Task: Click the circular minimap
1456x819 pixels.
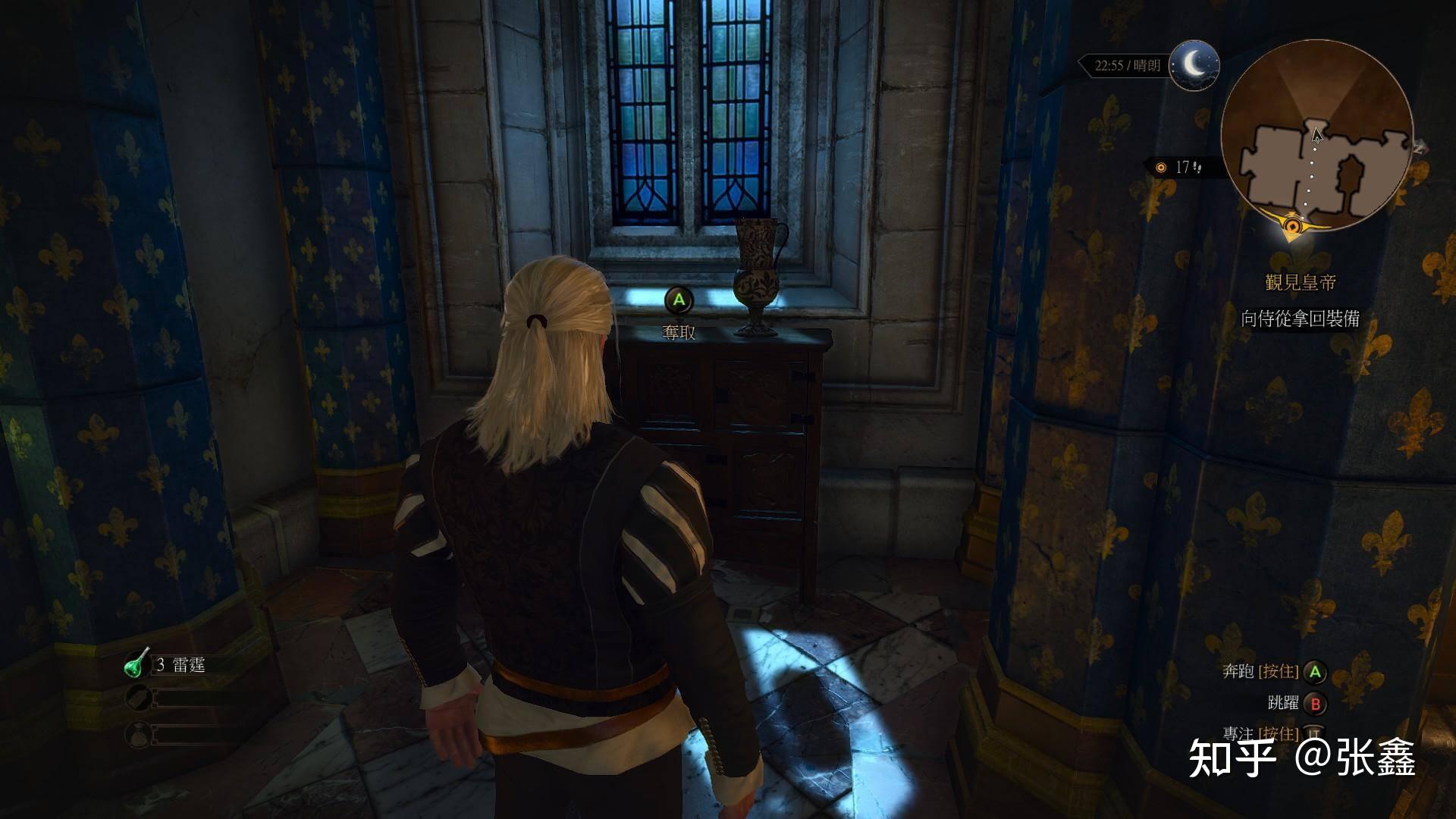Action: tap(1316, 136)
